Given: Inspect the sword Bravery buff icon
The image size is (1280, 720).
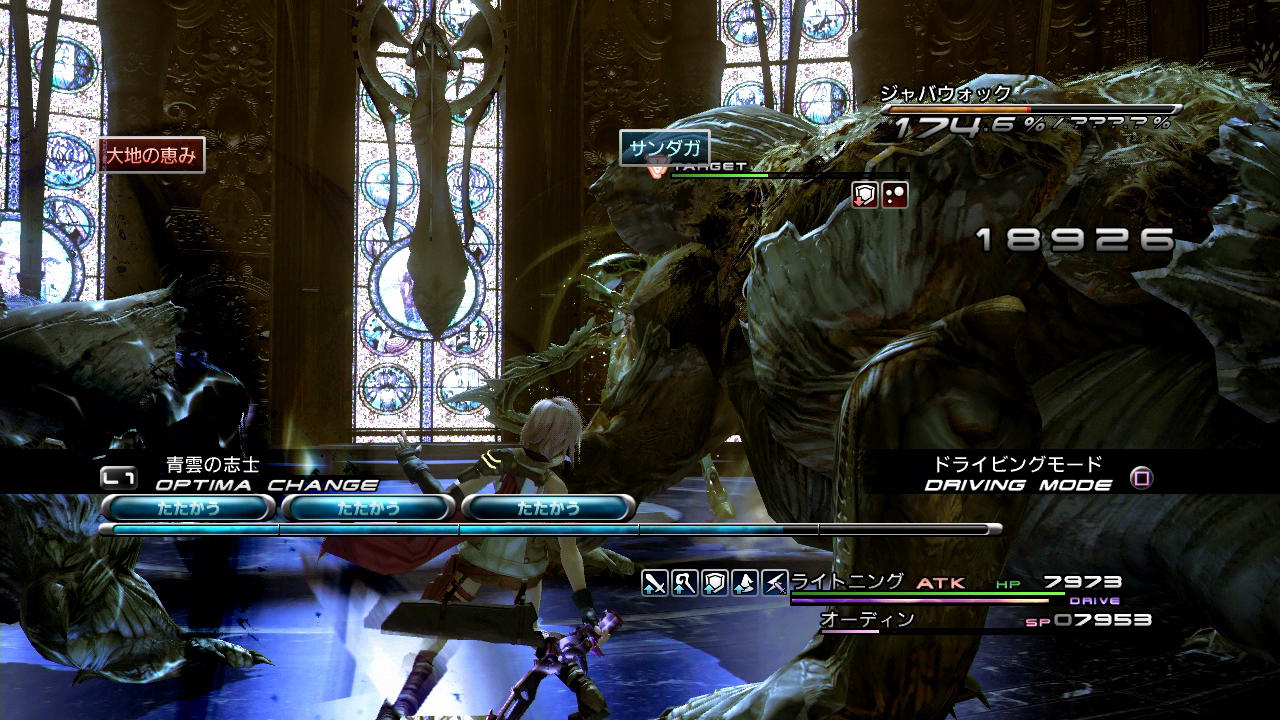Looking at the screenshot, I should [x=654, y=582].
